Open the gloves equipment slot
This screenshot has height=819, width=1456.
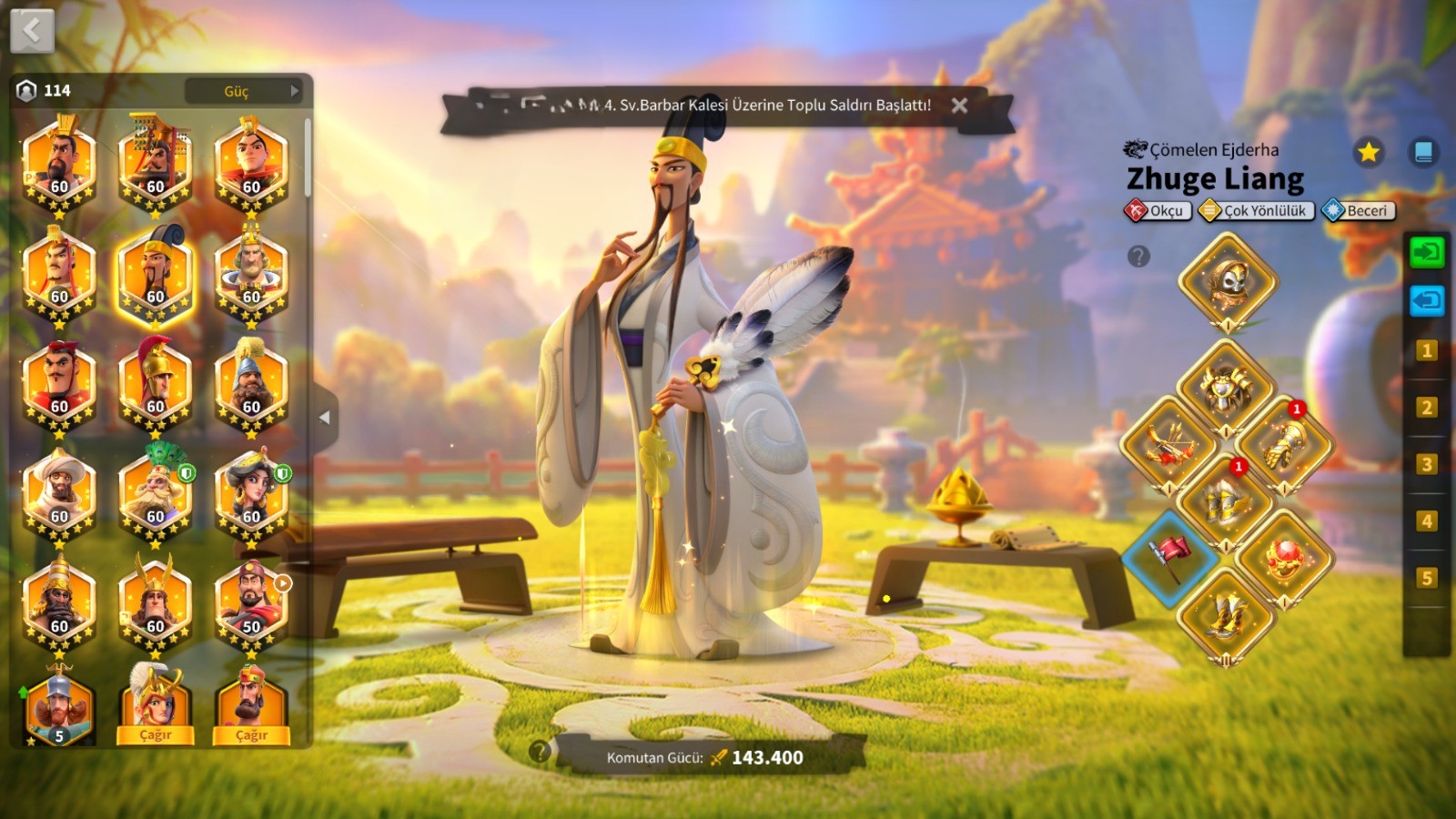tap(1285, 445)
